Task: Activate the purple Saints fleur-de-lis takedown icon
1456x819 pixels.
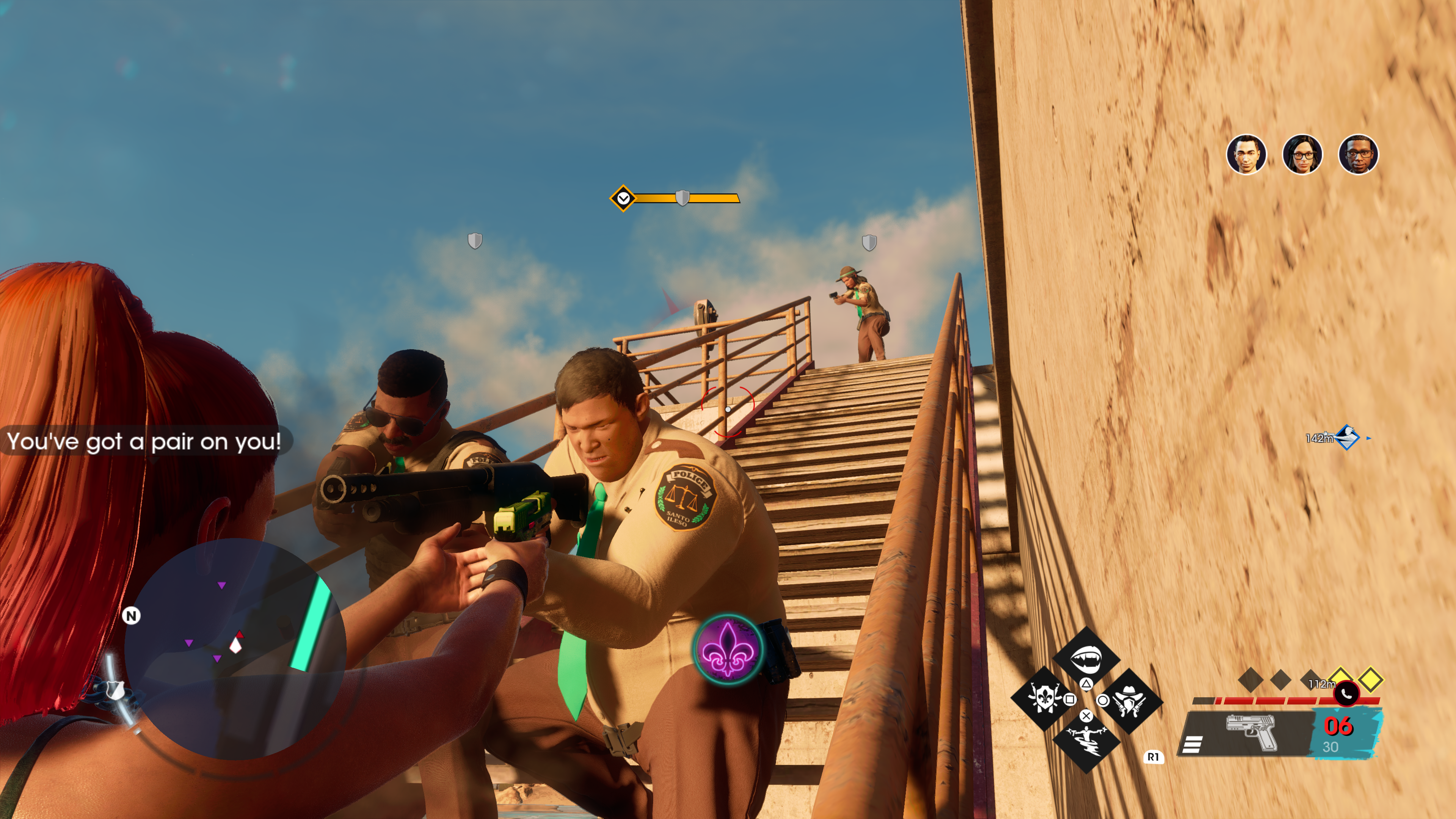Action: [x=728, y=649]
